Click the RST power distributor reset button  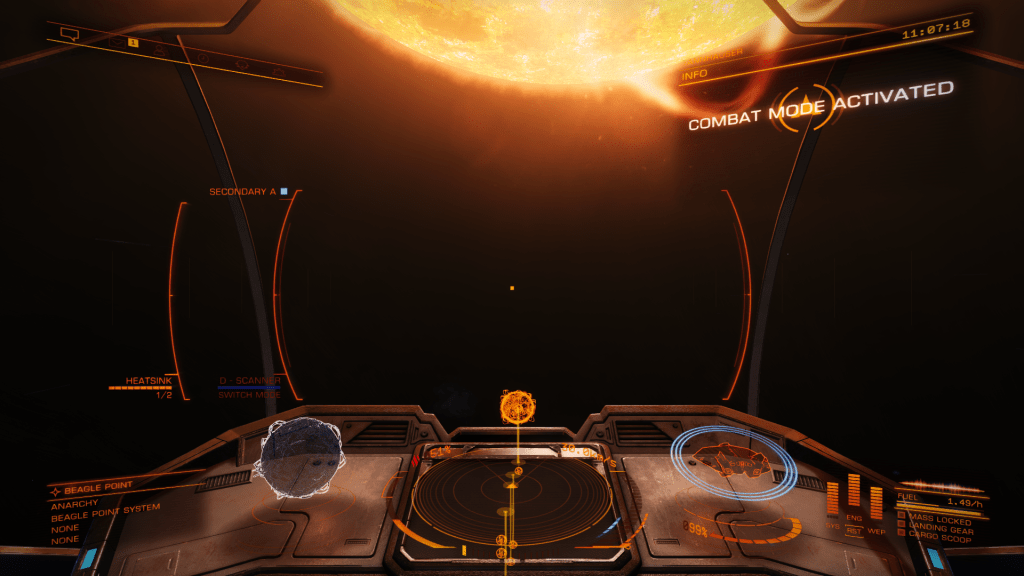(x=854, y=528)
